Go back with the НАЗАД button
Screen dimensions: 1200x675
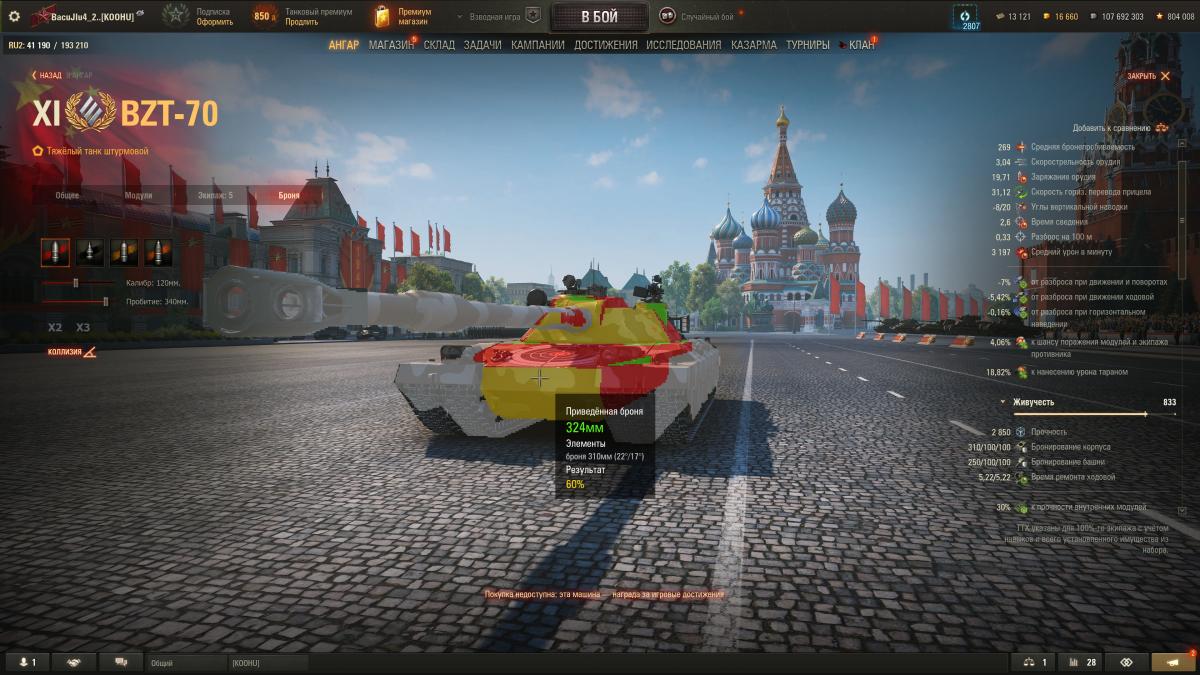tap(46, 75)
